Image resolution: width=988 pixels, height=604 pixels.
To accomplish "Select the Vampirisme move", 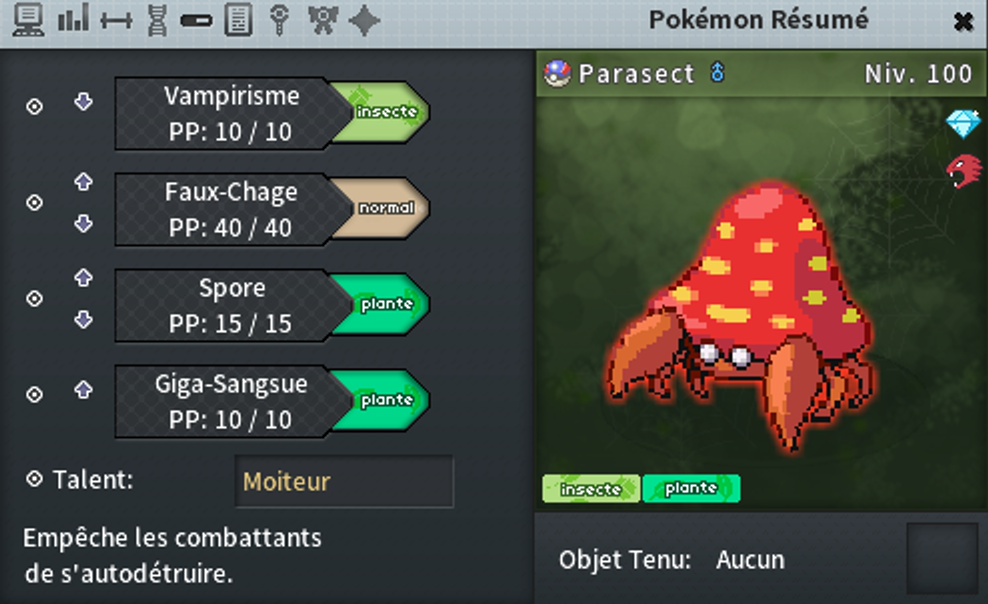I will [x=232, y=113].
